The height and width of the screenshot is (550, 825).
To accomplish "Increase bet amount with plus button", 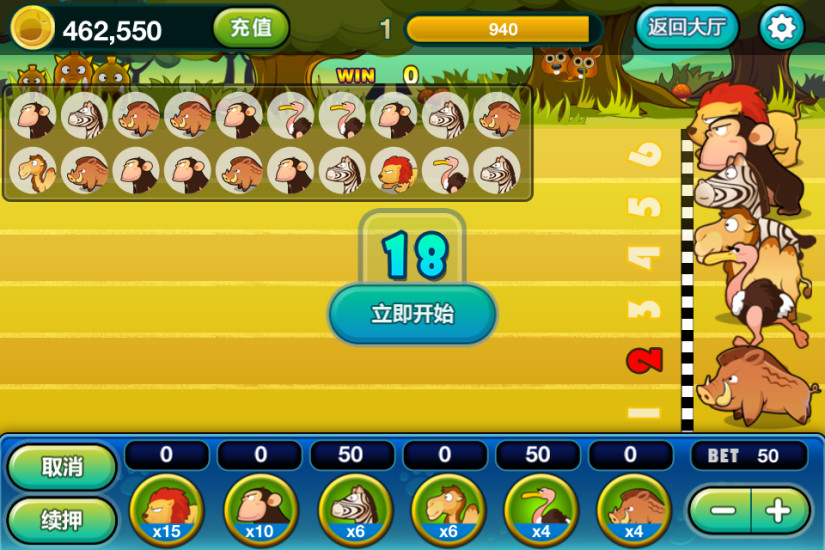I will [x=778, y=511].
